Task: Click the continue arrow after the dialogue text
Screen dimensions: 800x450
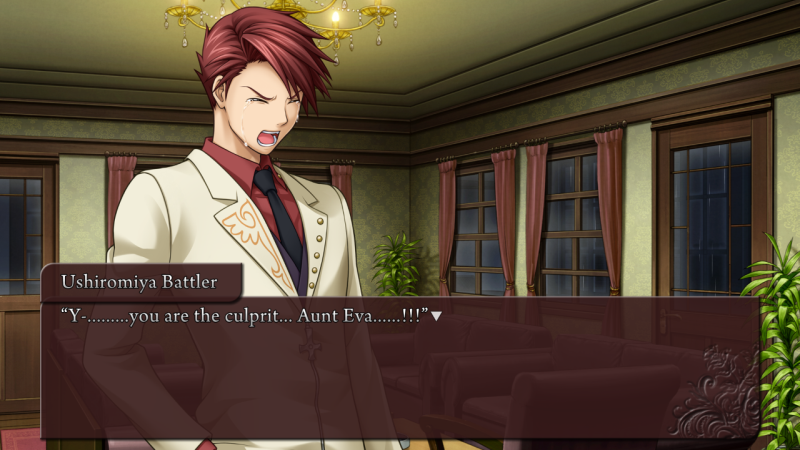Action: [436, 317]
